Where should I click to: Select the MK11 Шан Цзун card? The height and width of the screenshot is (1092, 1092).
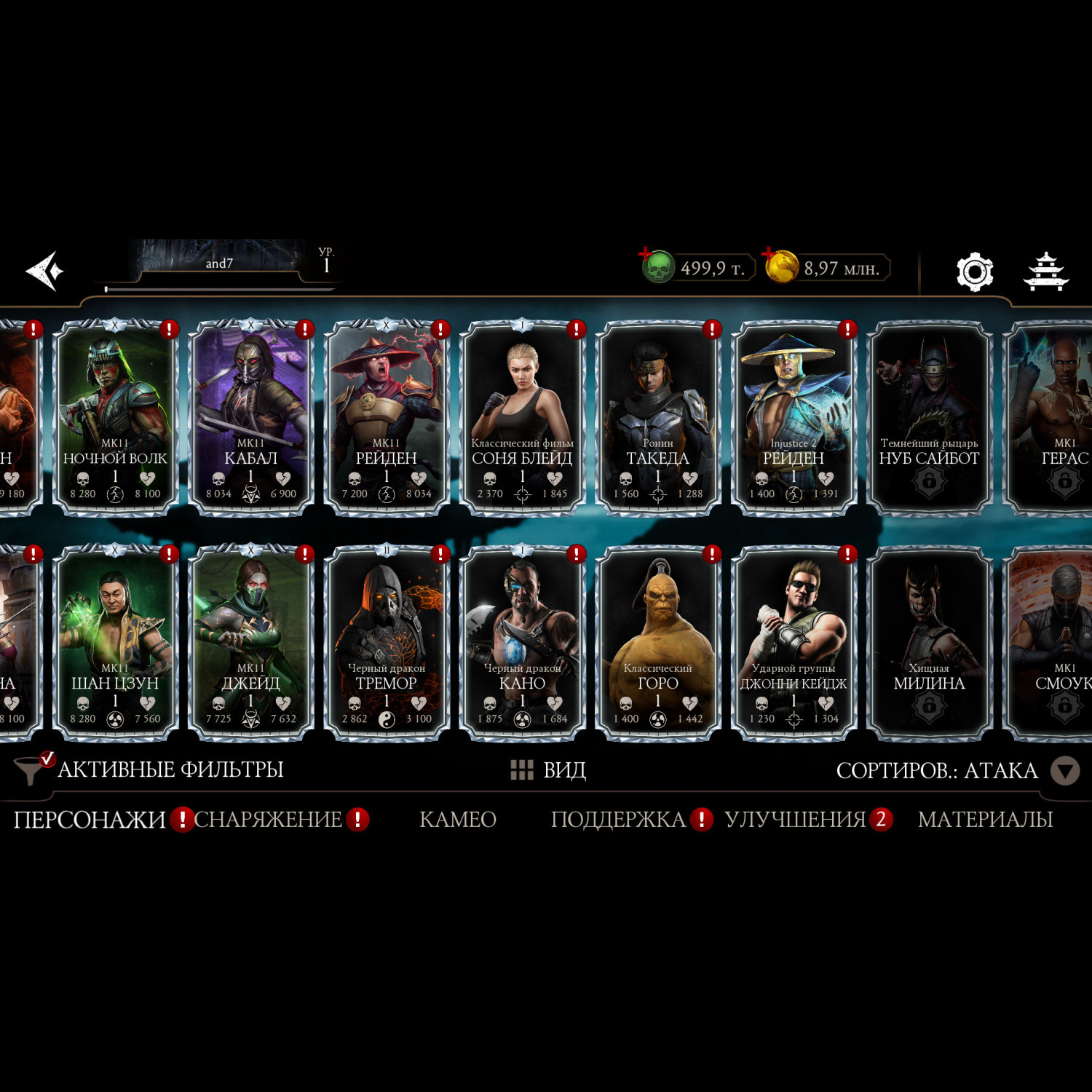pyautogui.click(x=115, y=643)
